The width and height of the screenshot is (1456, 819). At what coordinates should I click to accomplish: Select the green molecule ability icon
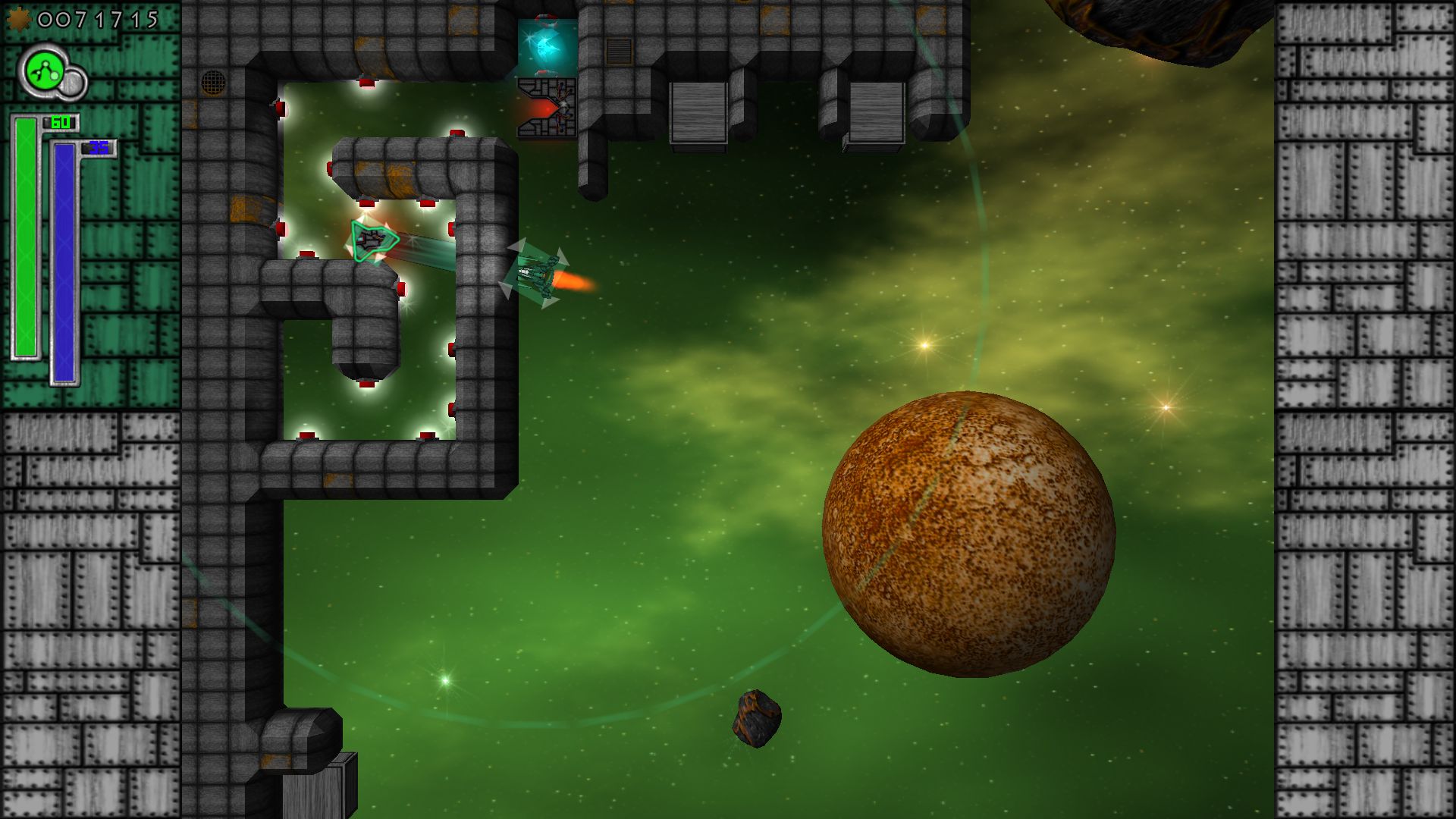pyautogui.click(x=44, y=68)
